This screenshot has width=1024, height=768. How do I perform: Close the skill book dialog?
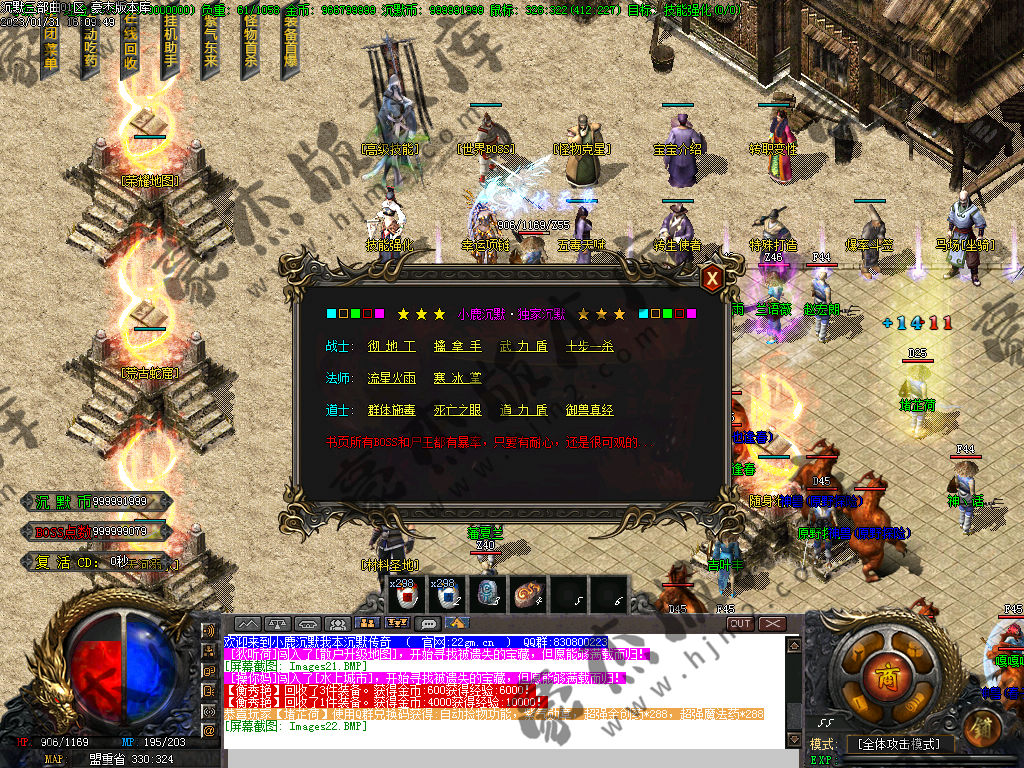tap(712, 279)
